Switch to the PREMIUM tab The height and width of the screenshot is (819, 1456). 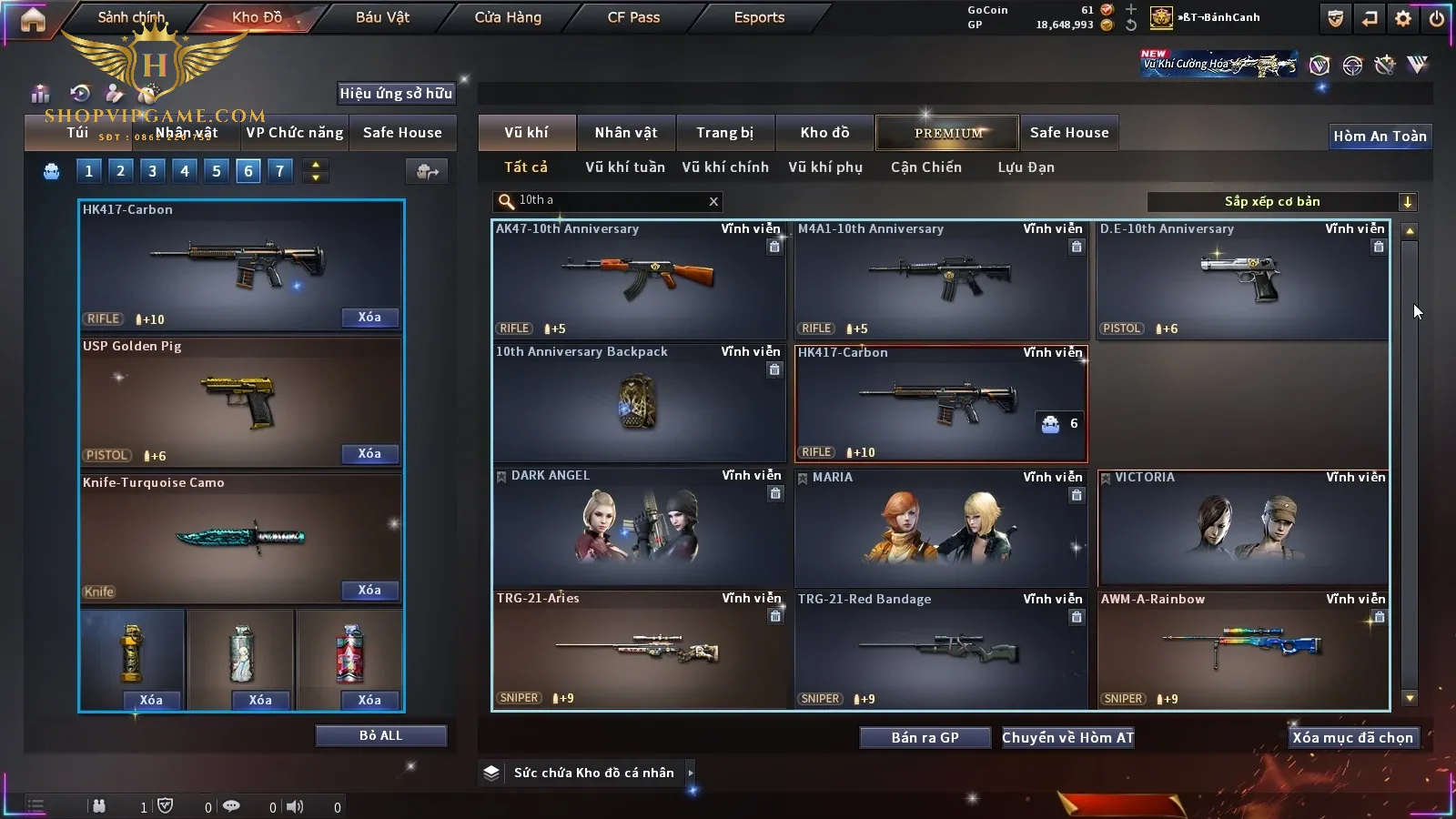(948, 133)
